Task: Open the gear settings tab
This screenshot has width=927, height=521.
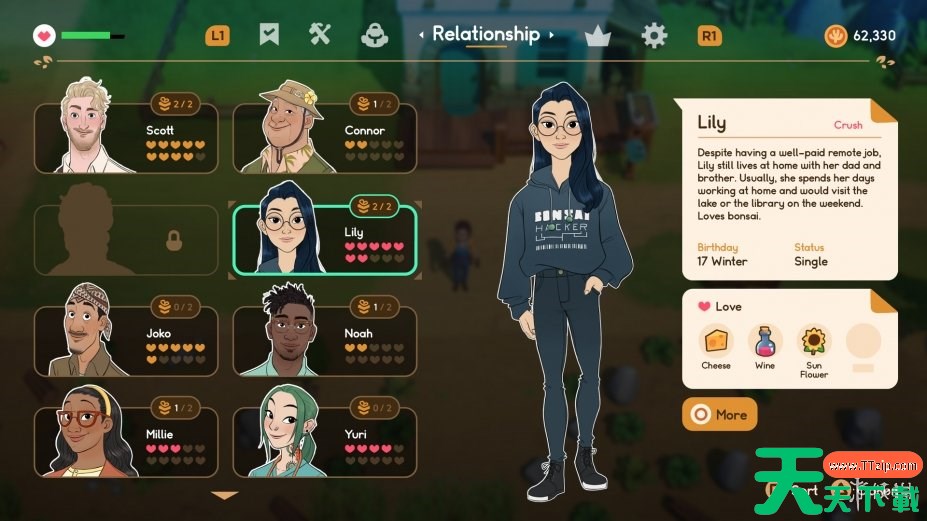Action: click(654, 36)
